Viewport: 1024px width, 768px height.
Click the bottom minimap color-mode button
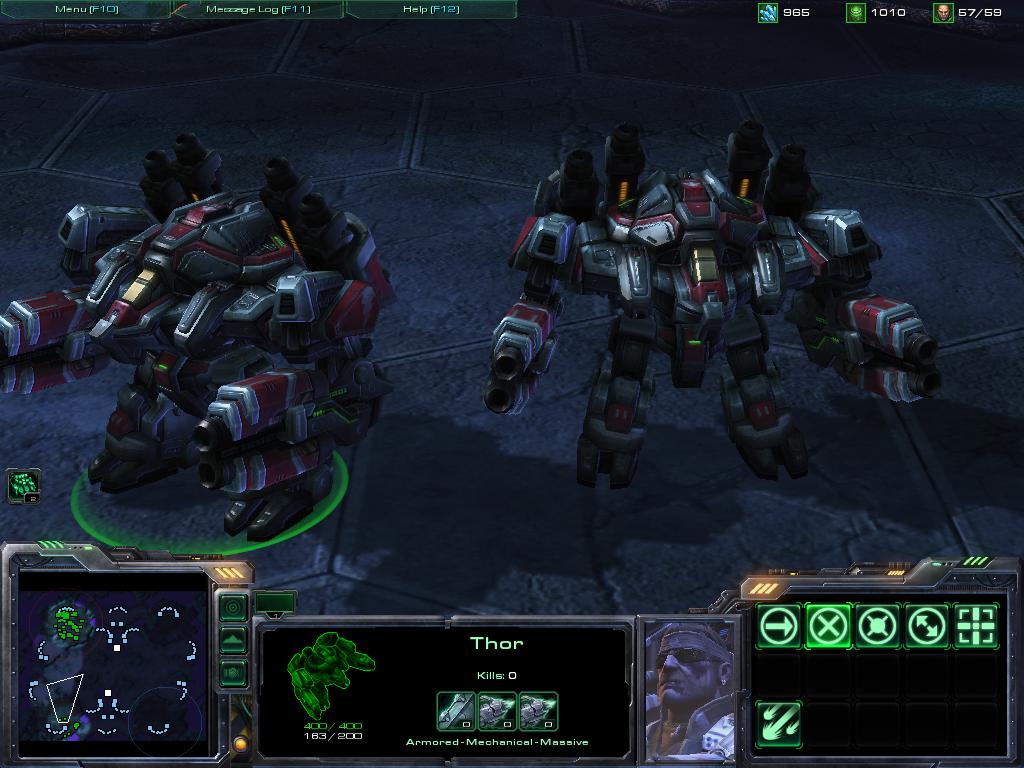tap(233, 673)
